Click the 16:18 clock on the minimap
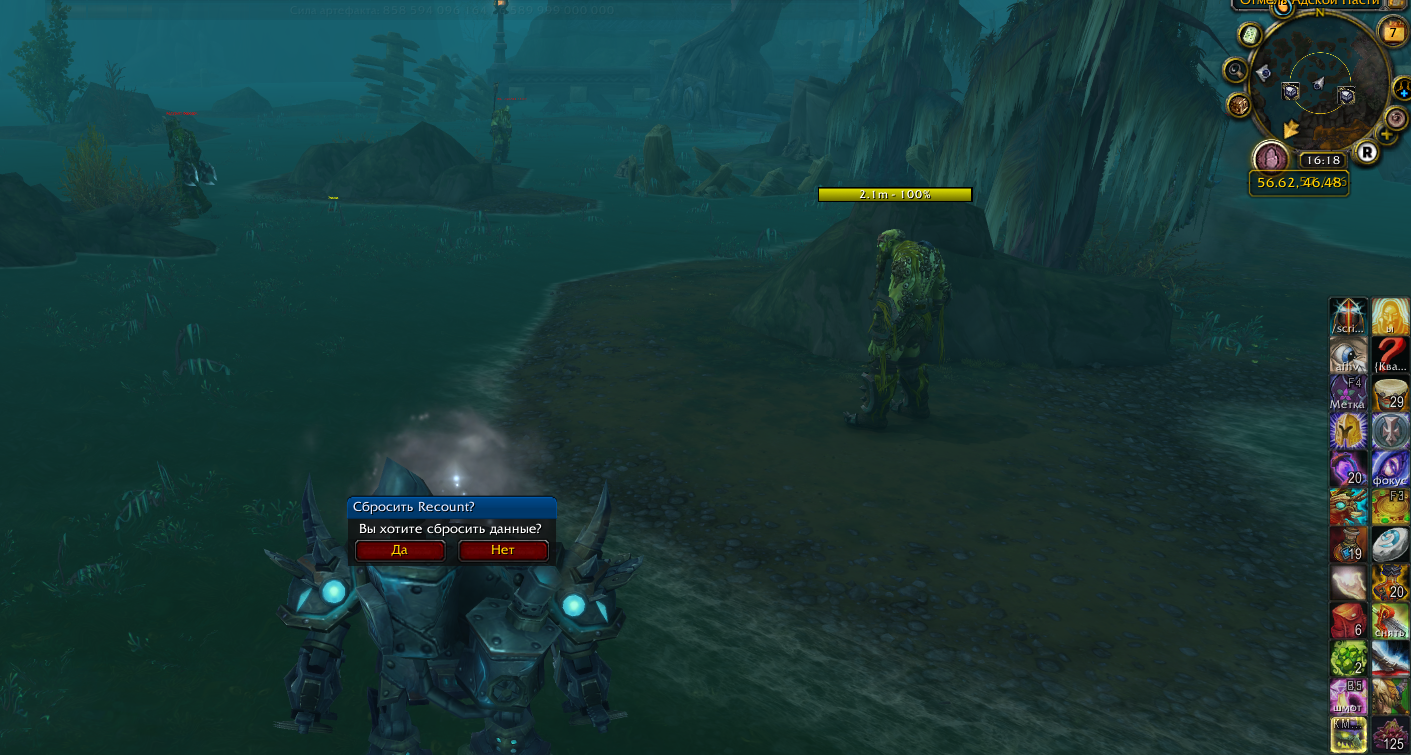1411x755 pixels. point(1323,160)
